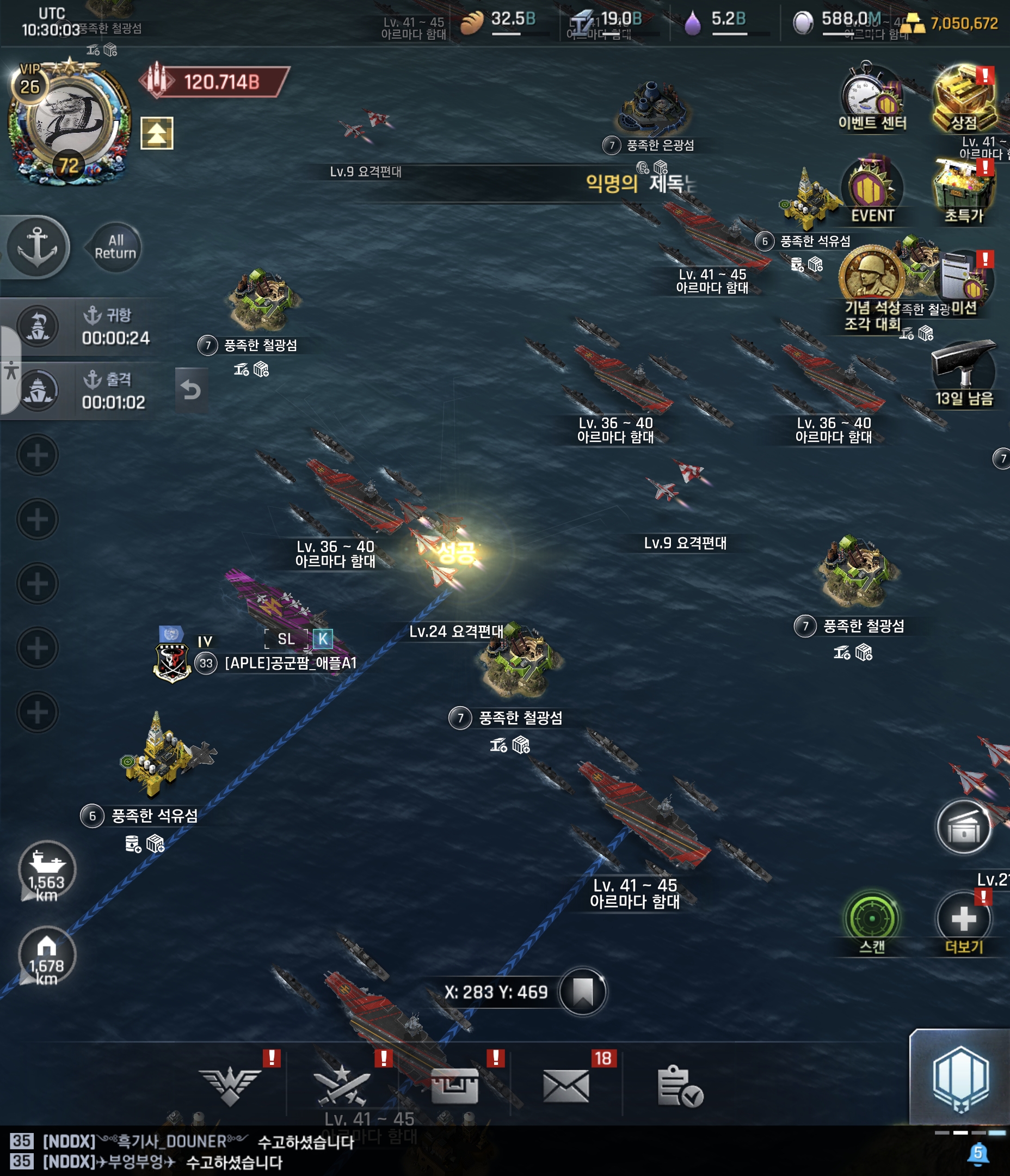Open the mail envelope inbox

(566, 1085)
